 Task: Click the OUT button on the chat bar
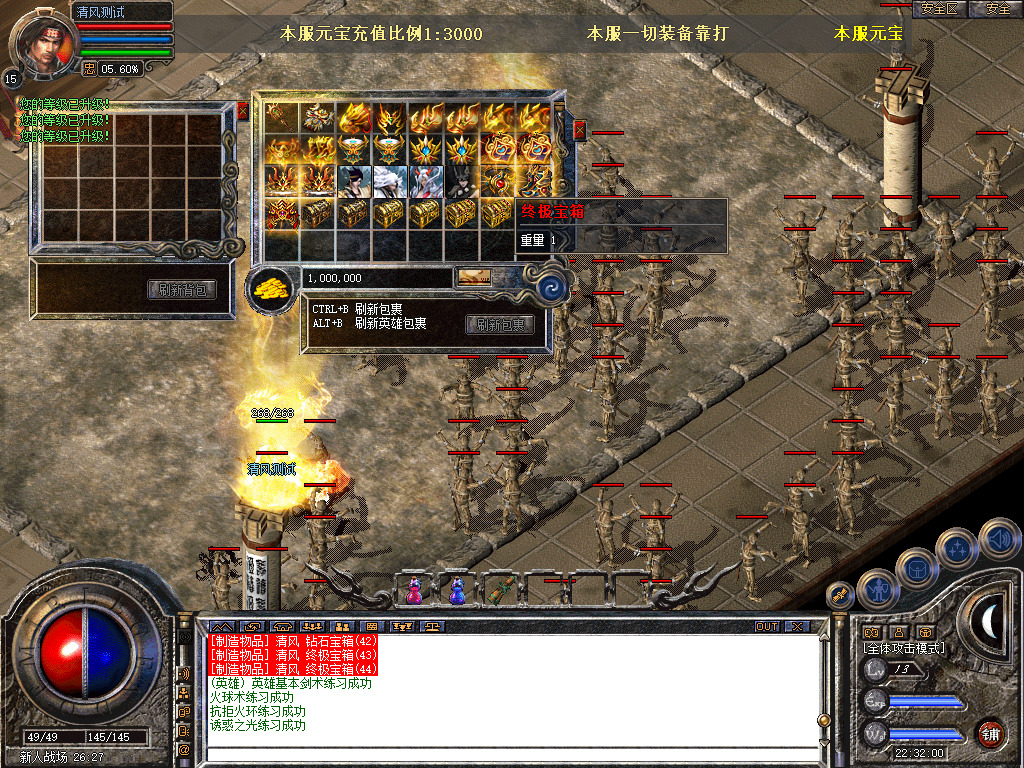coord(766,626)
